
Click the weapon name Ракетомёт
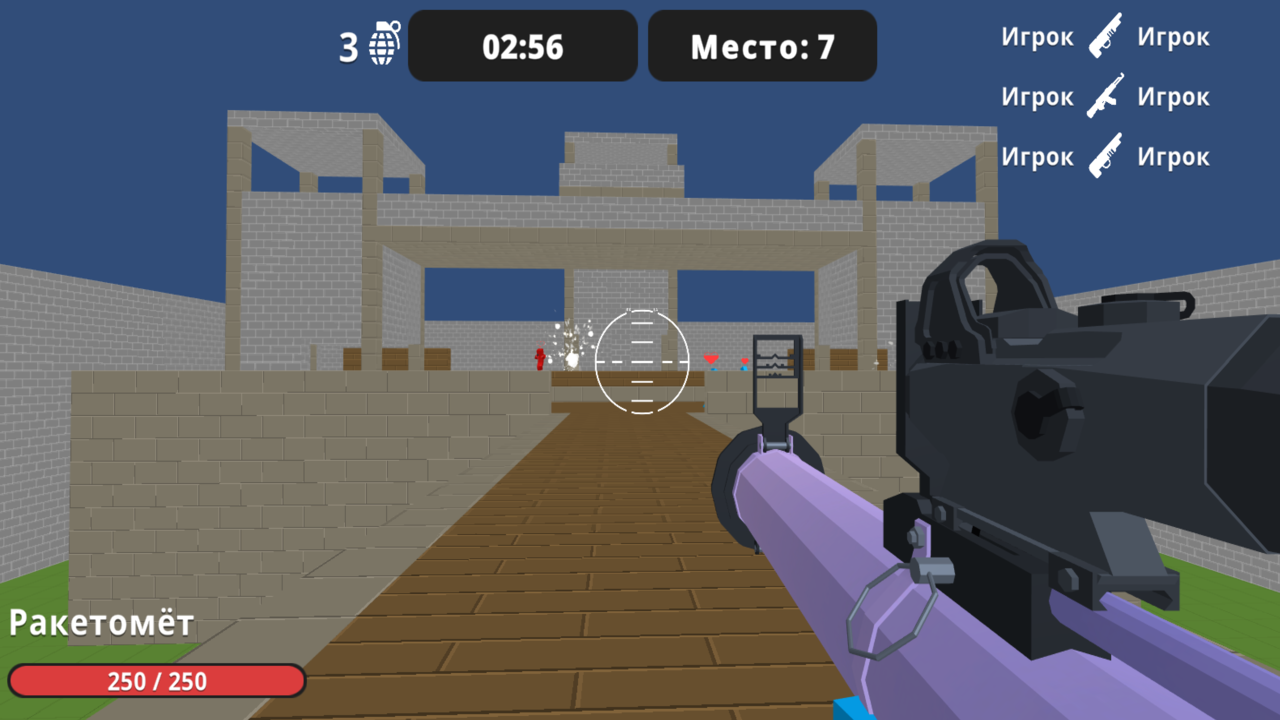[100, 622]
